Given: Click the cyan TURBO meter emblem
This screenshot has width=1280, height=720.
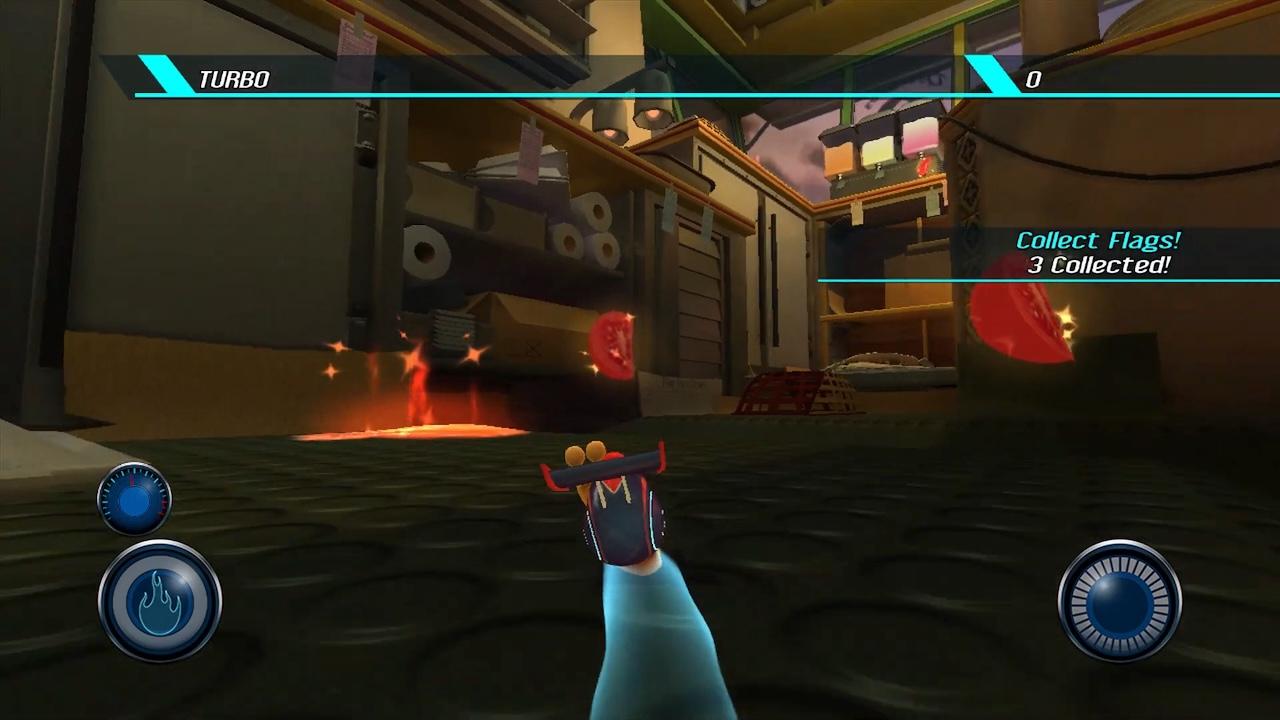Looking at the screenshot, I should [x=163, y=78].
